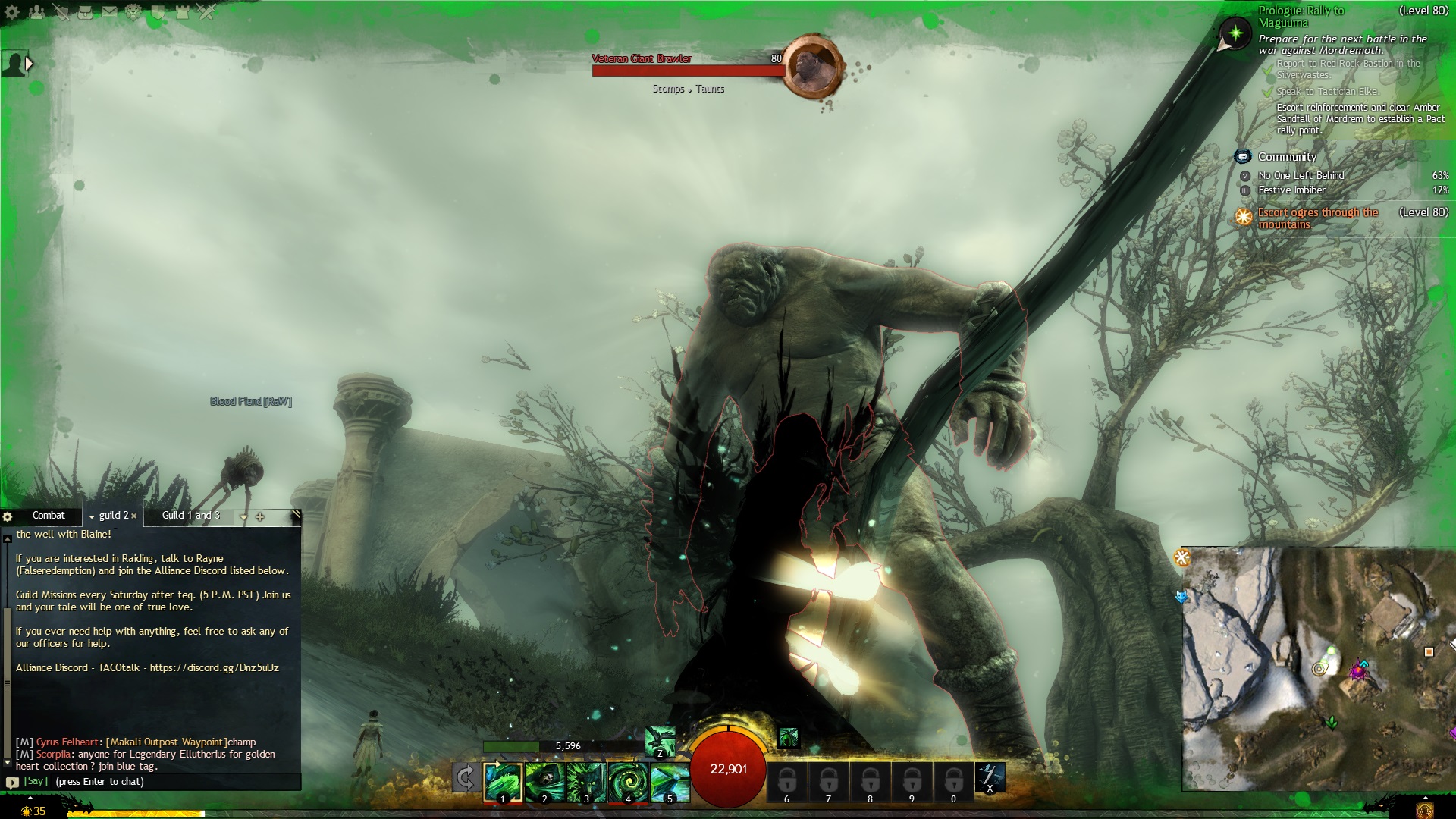The height and width of the screenshot is (819, 1456).
Task: Open the Contacts and LFG panel
Action: (36, 11)
